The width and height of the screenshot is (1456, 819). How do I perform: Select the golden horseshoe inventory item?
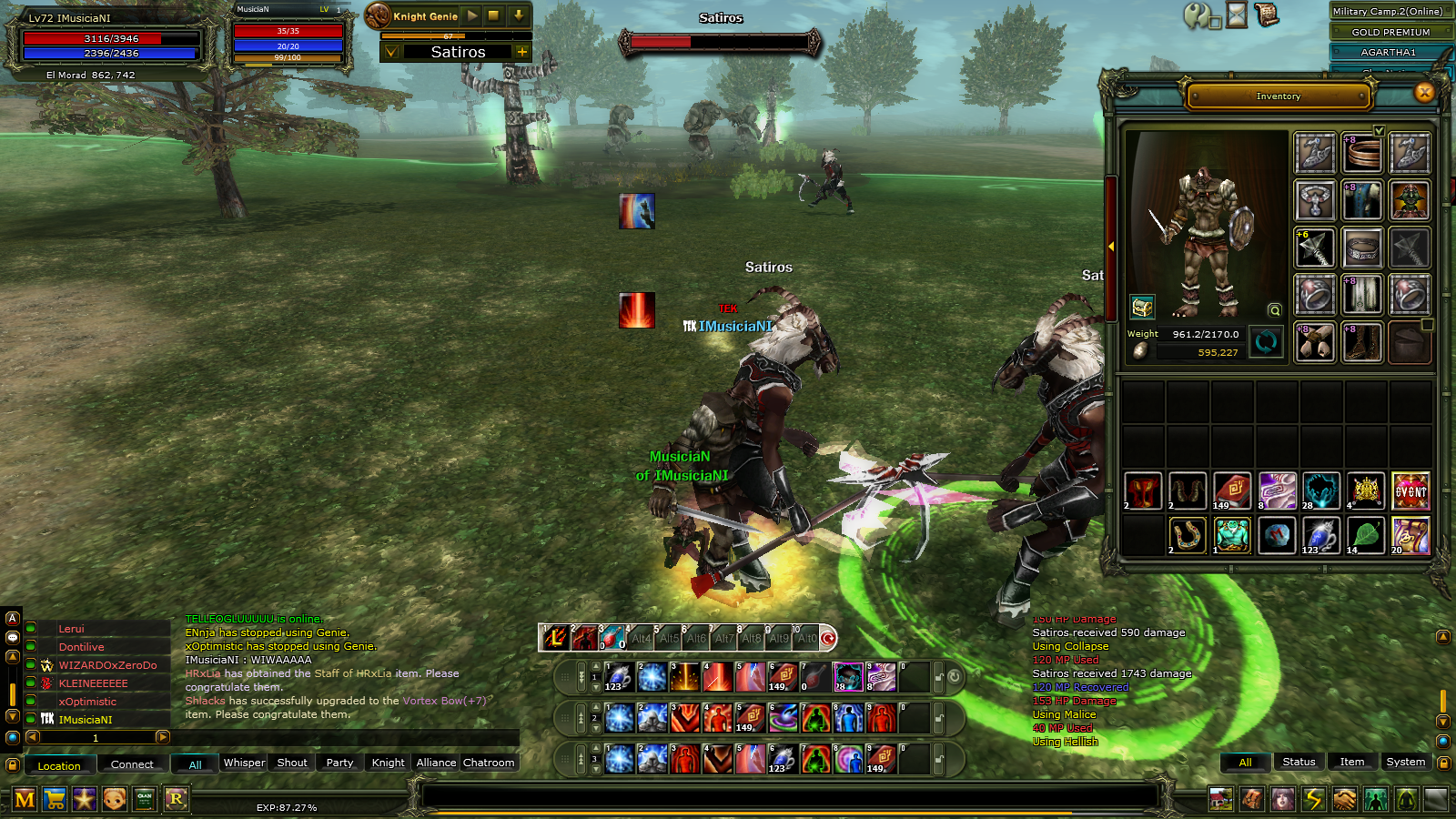pyautogui.click(x=1188, y=536)
